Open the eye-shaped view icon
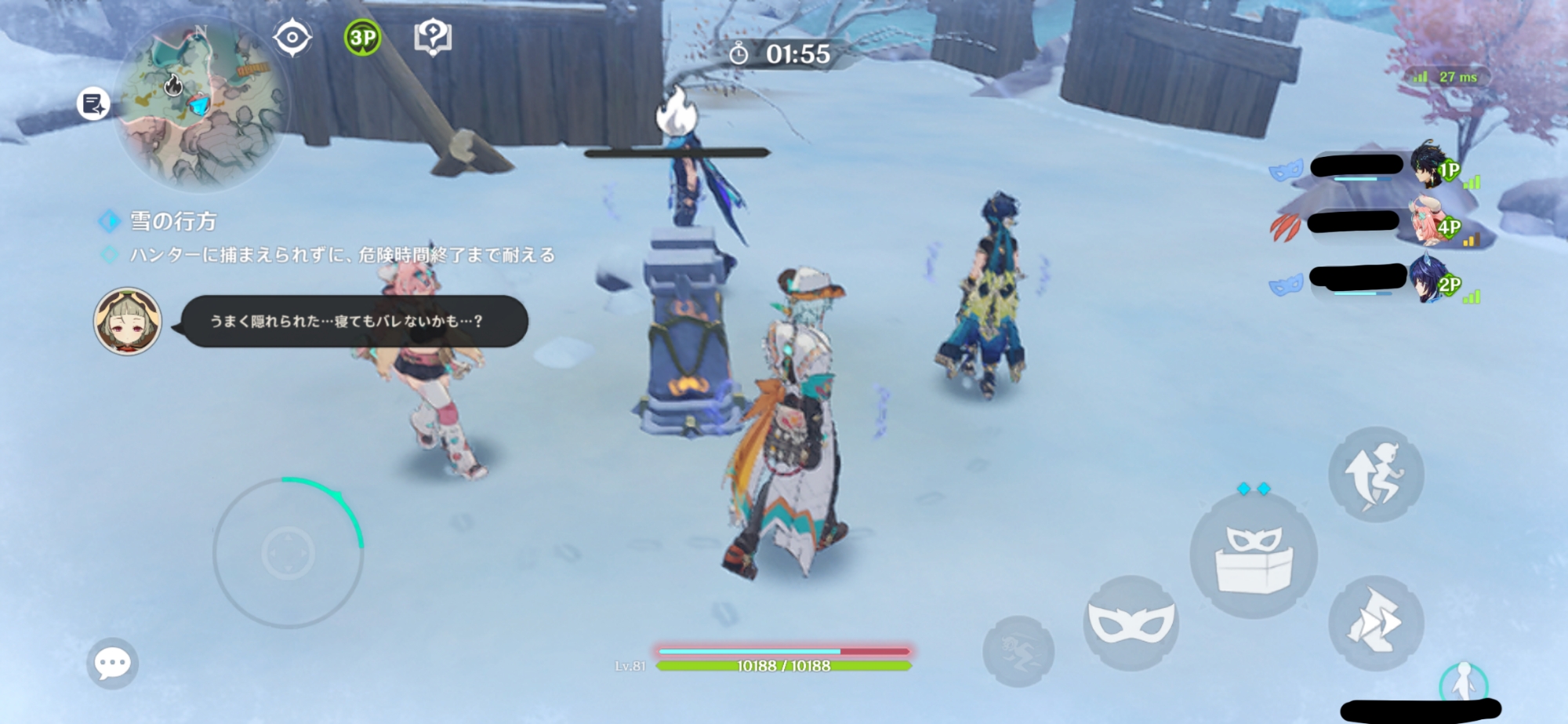 292,38
